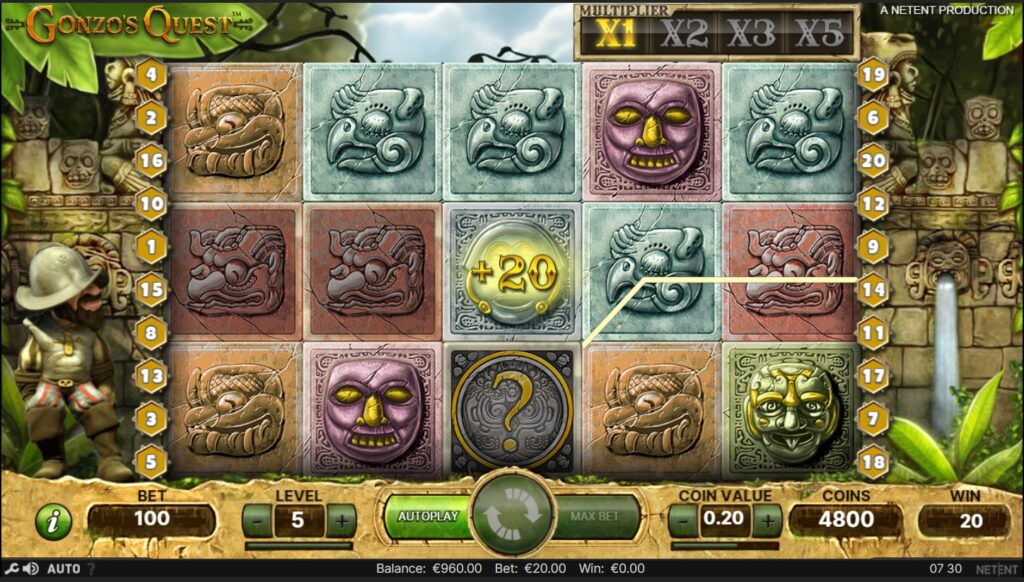The image size is (1024, 582).
Task: Open the wrench settings icon
Action: coord(11,569)
